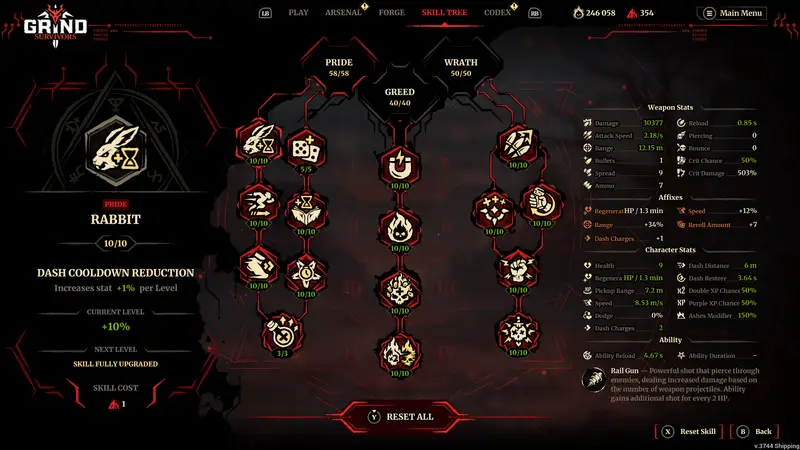The width and height of the screenshot is (800, 450).
Task: Switch to the Play tab
Action: (298, 12)
